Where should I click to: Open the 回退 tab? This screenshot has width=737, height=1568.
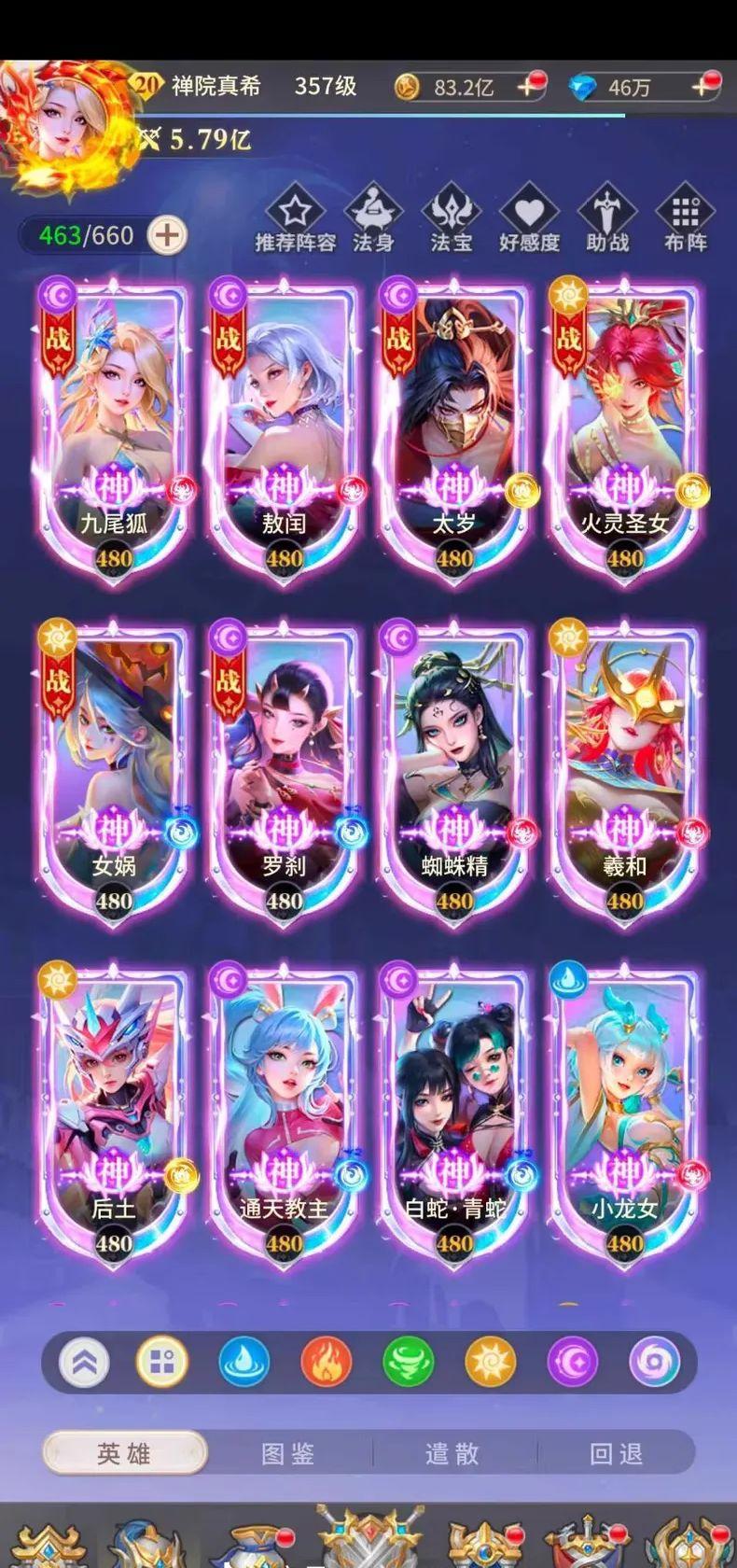pos(617,1453)
